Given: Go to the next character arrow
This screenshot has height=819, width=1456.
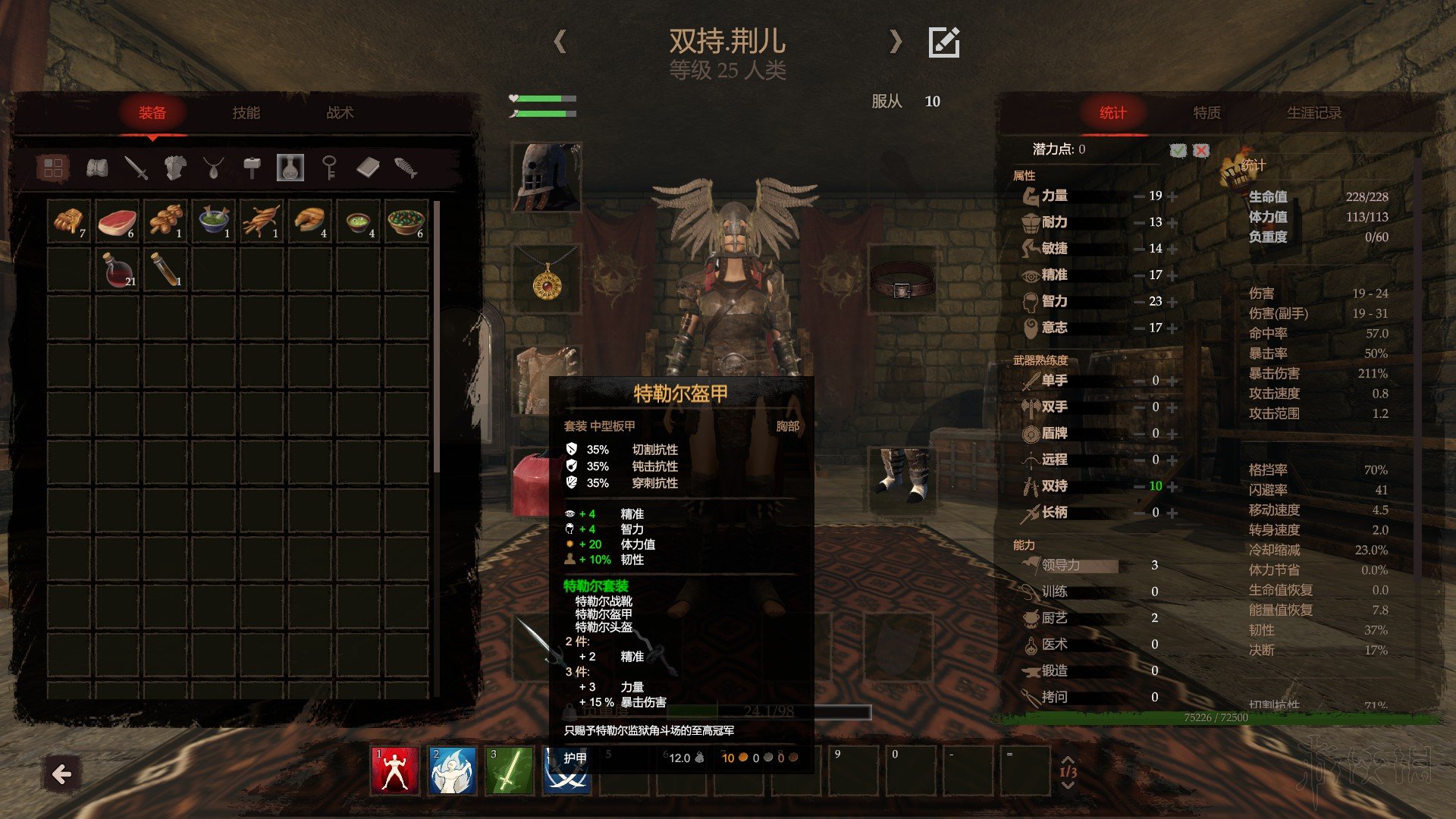Looking at the screenshot, I should (896, 41).
